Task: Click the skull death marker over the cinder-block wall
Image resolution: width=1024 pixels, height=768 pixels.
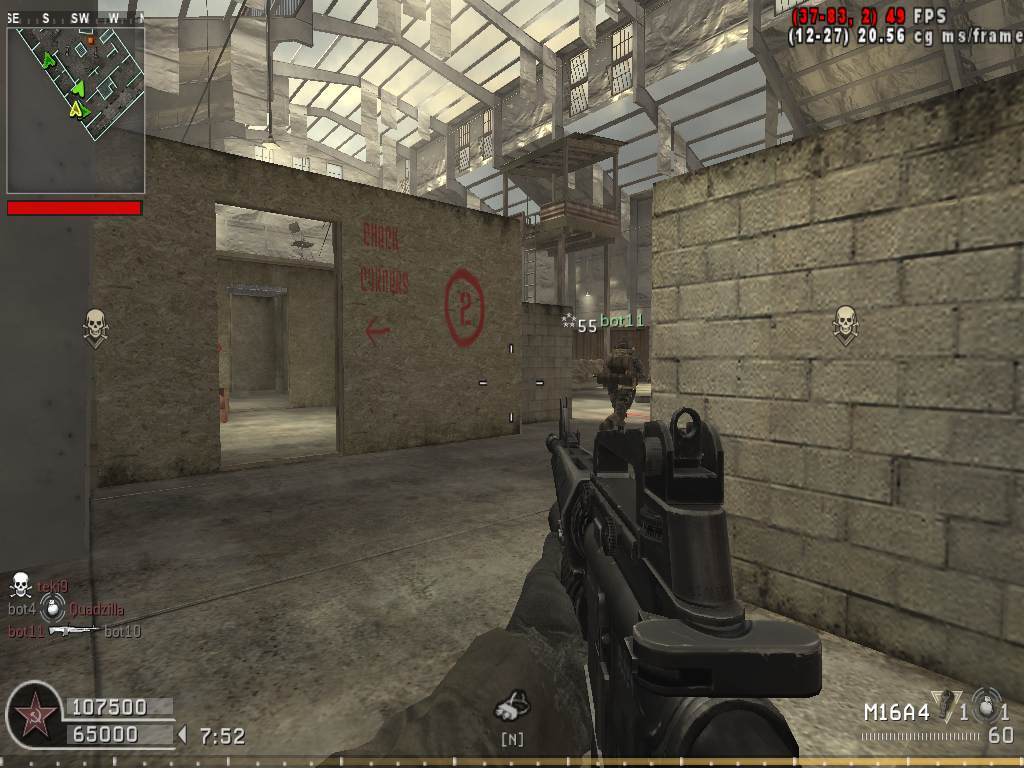Action: (x=845, y=324)
